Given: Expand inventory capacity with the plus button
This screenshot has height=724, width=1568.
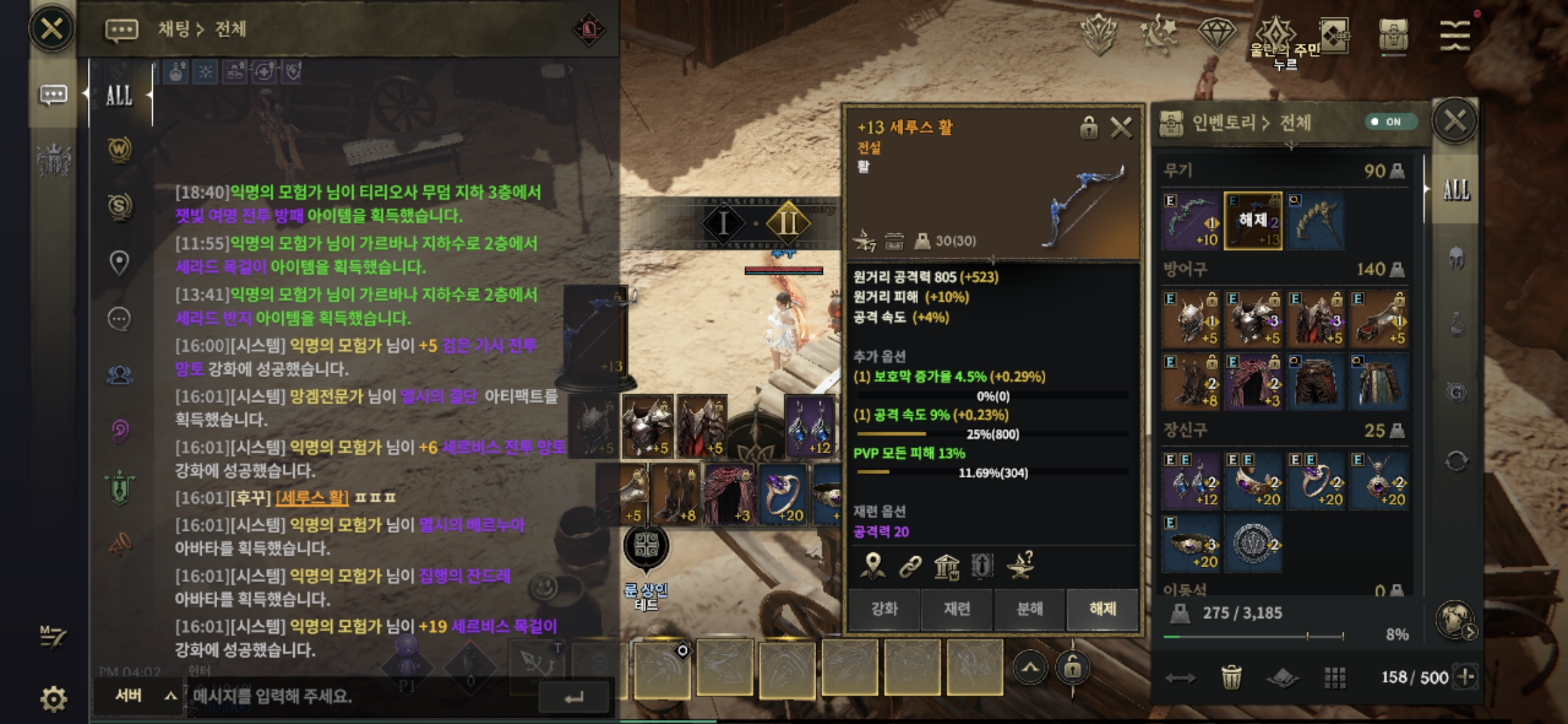Looking at the screenshot, I should (x=1465, y=677).
